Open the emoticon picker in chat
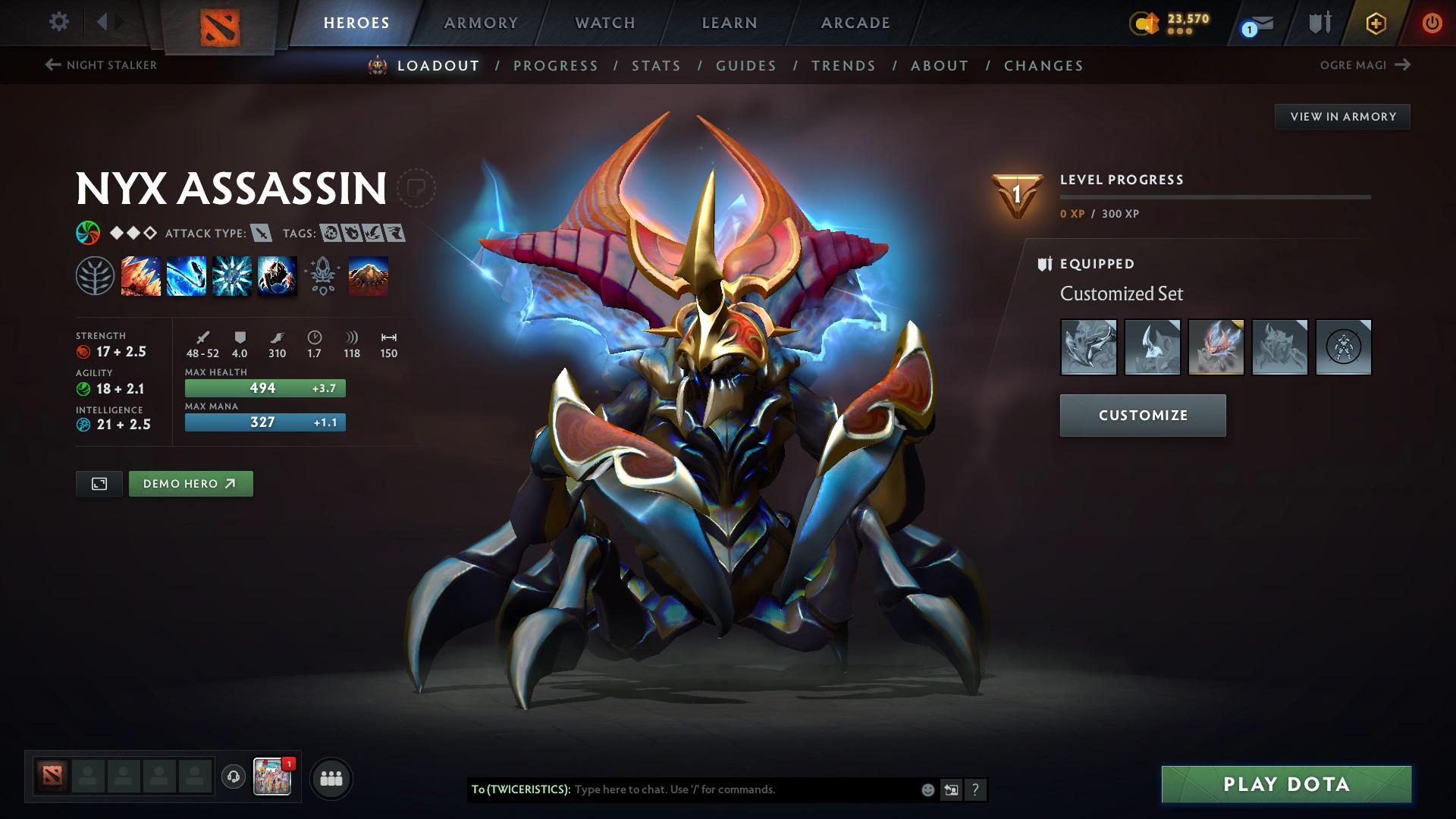The image size is (1456, 819). (927, 789)
